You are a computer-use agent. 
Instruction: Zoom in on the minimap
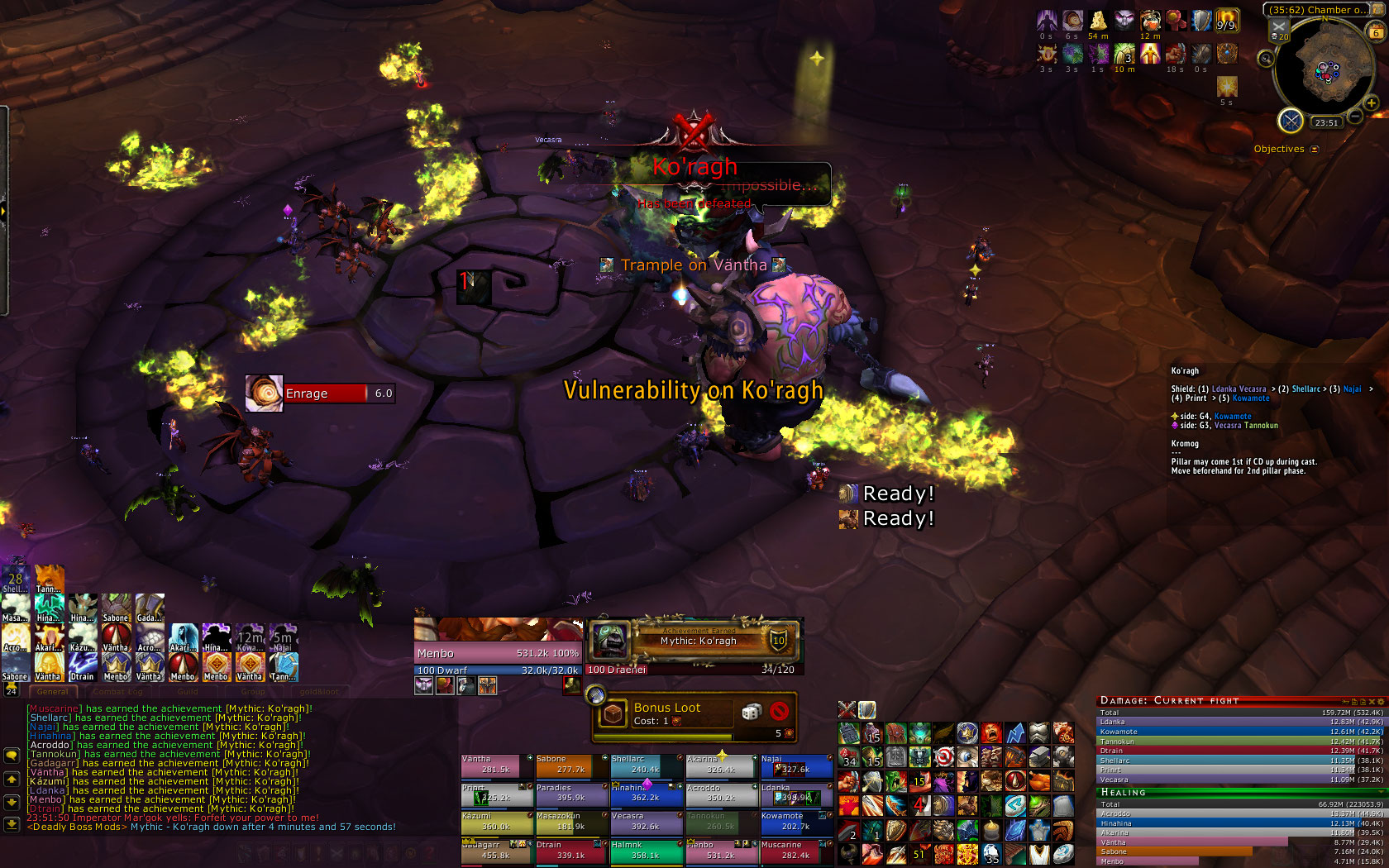pos(1371,103)
